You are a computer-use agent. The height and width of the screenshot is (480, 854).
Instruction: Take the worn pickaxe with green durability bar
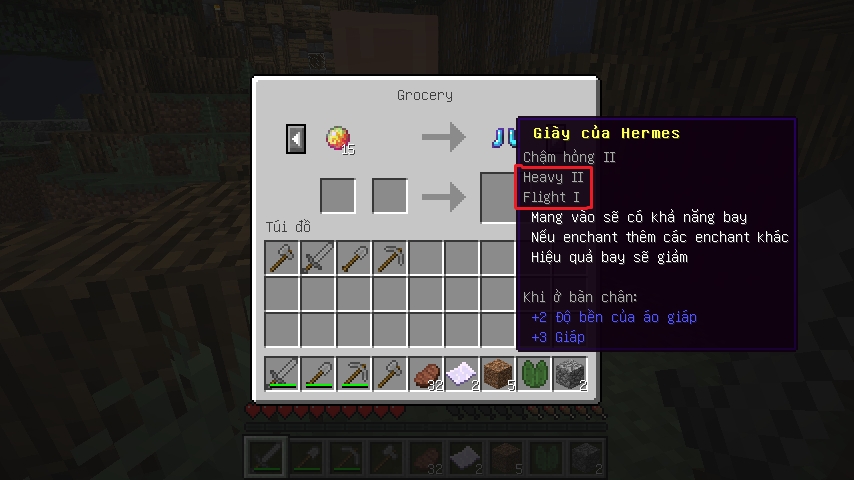[354, 373]
